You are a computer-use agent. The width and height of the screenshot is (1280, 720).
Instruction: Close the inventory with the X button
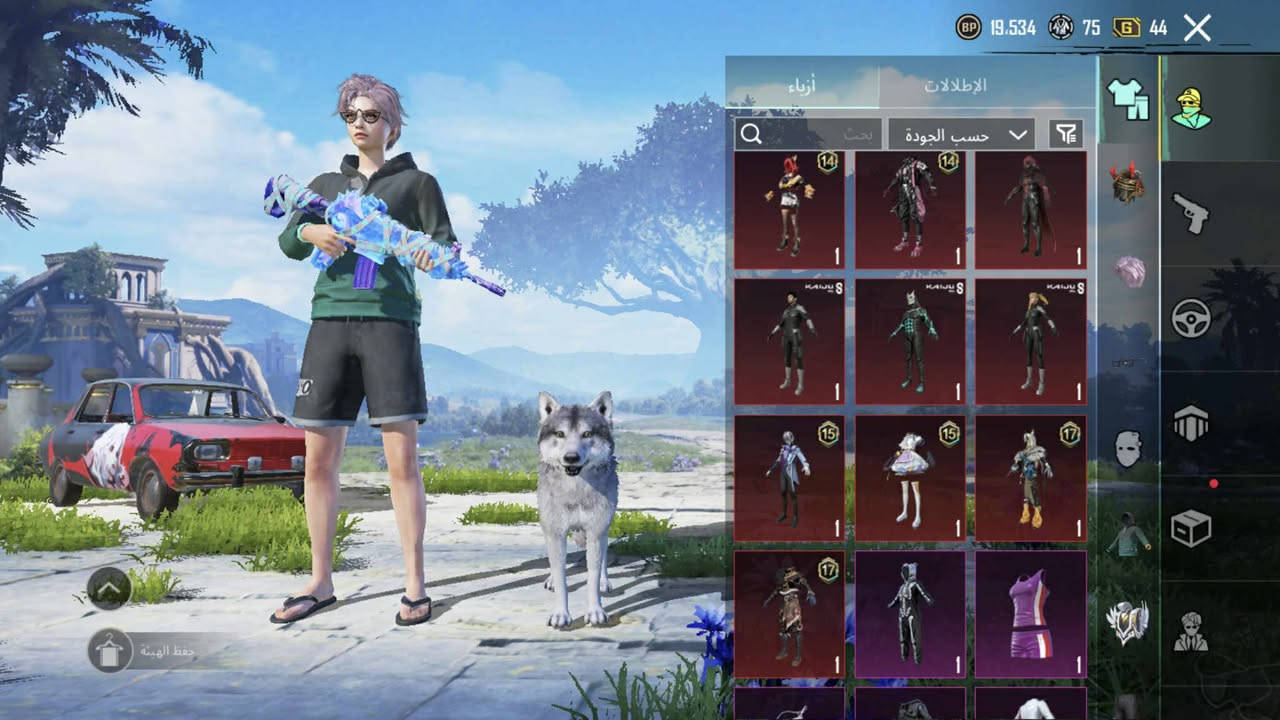click(x=1197, y=28)
